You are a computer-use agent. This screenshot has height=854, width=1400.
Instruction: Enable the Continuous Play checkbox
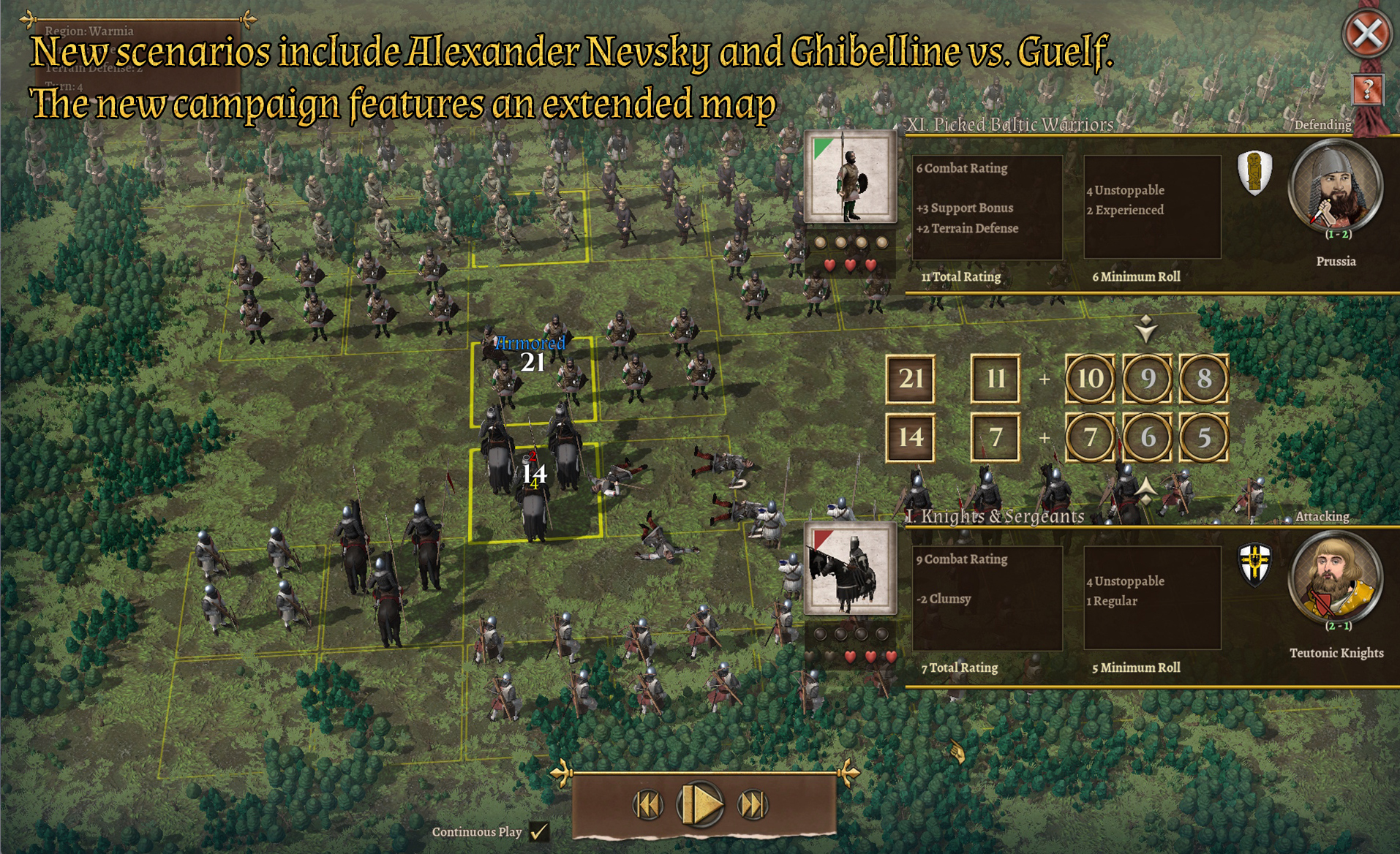click(x=539, y=831)
